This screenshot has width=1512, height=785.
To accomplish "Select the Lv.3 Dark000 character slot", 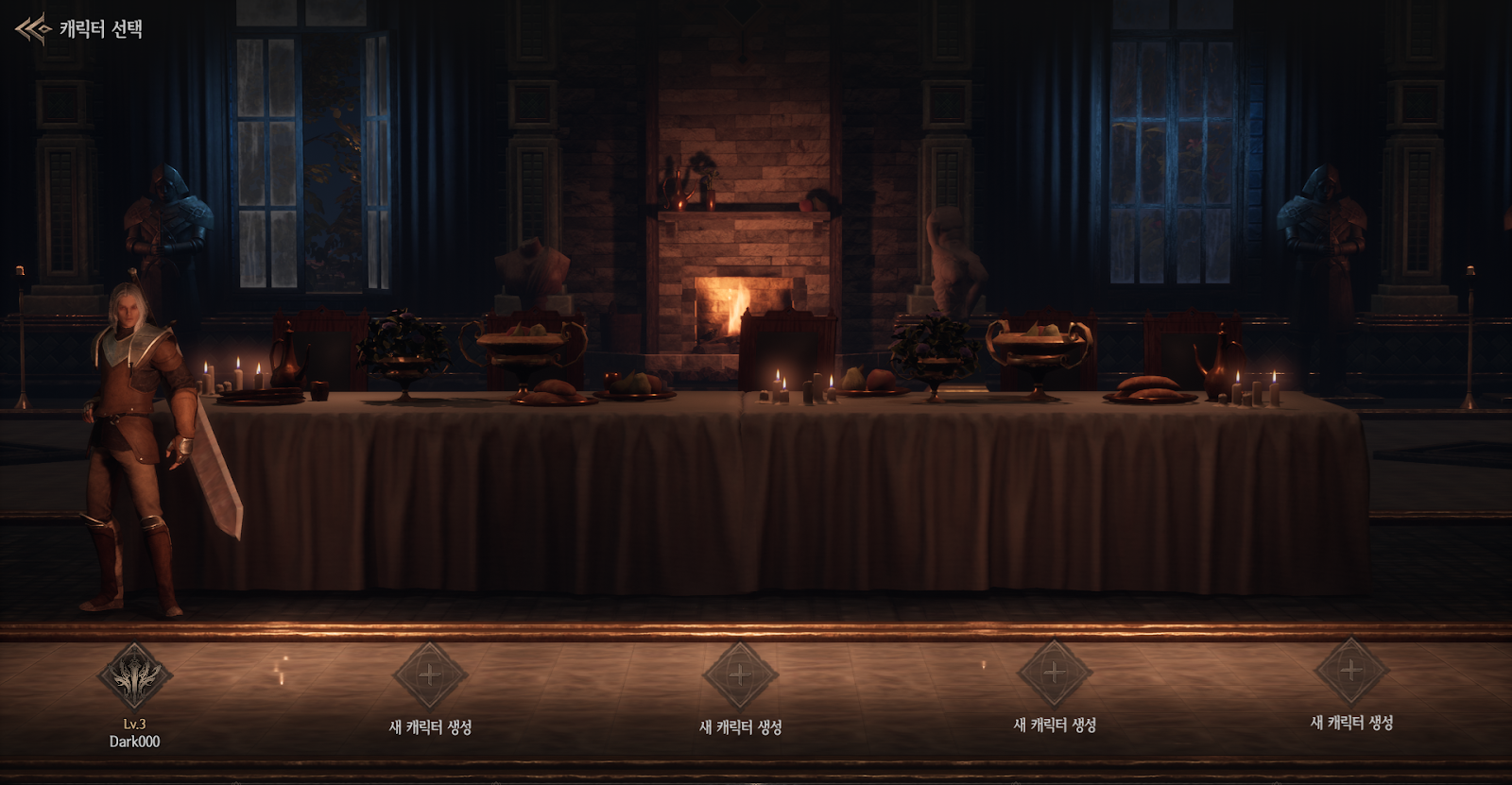I will pos(134,677).
